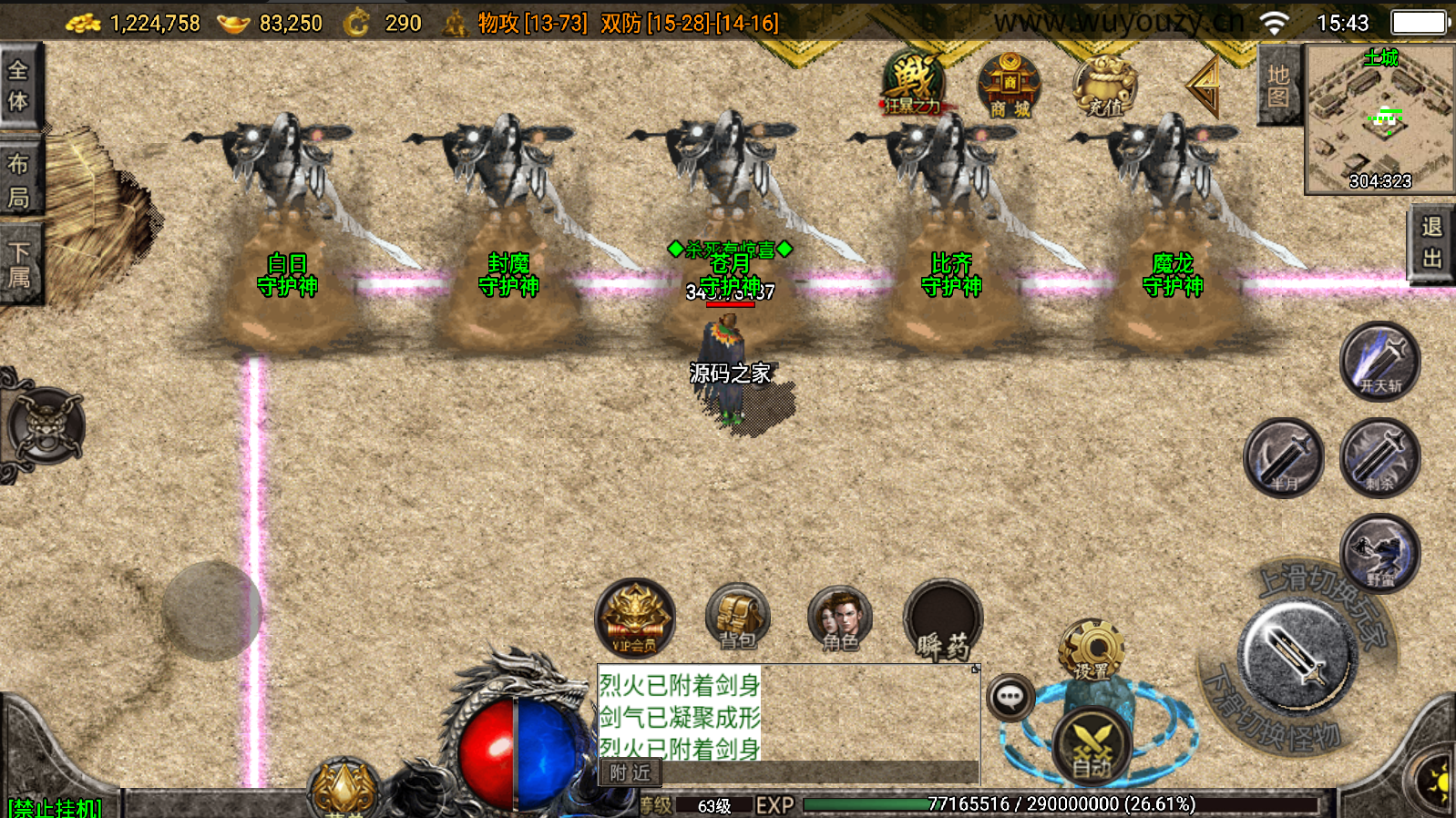The width and height of the screenshot is (1456, 818).
Task: Collapse the top menu with the gold arrow
Action: [1205, 85]
